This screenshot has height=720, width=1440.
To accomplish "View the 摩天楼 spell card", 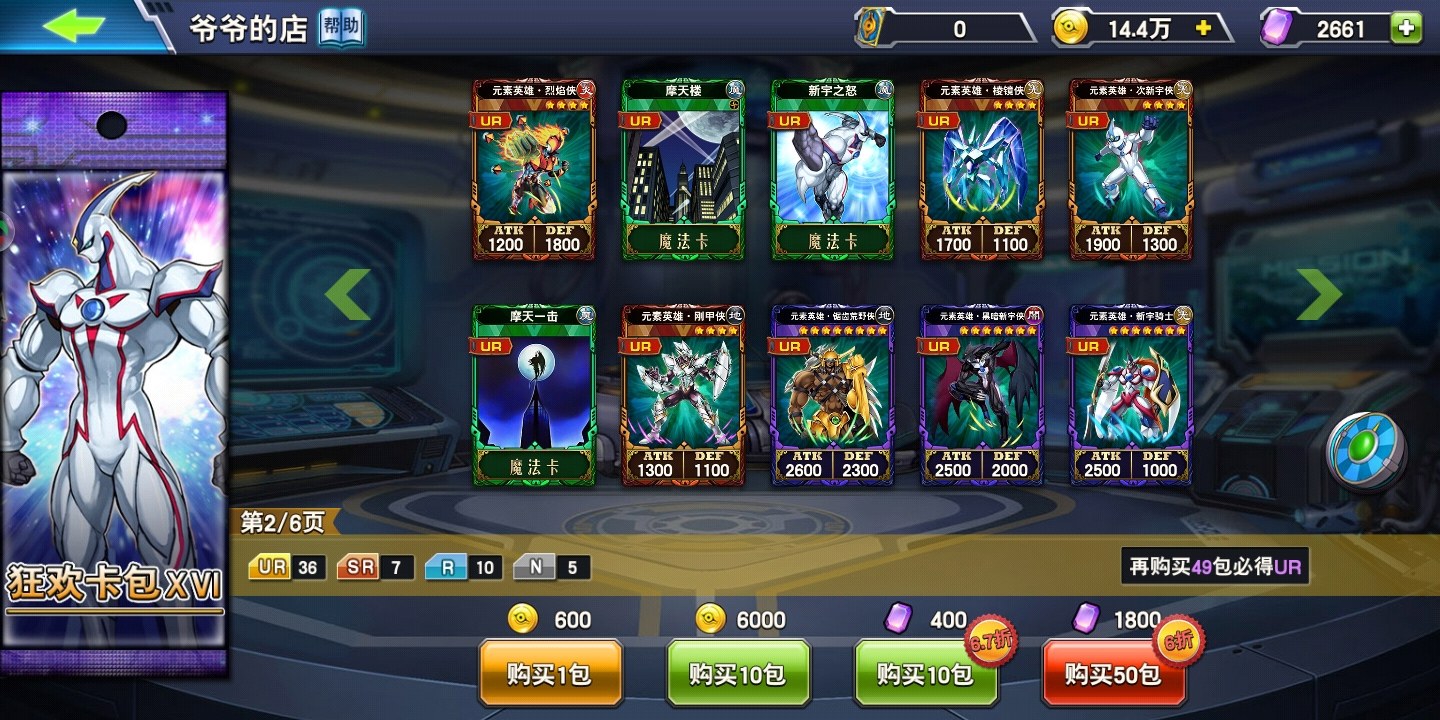I will (x=683, y=170).
